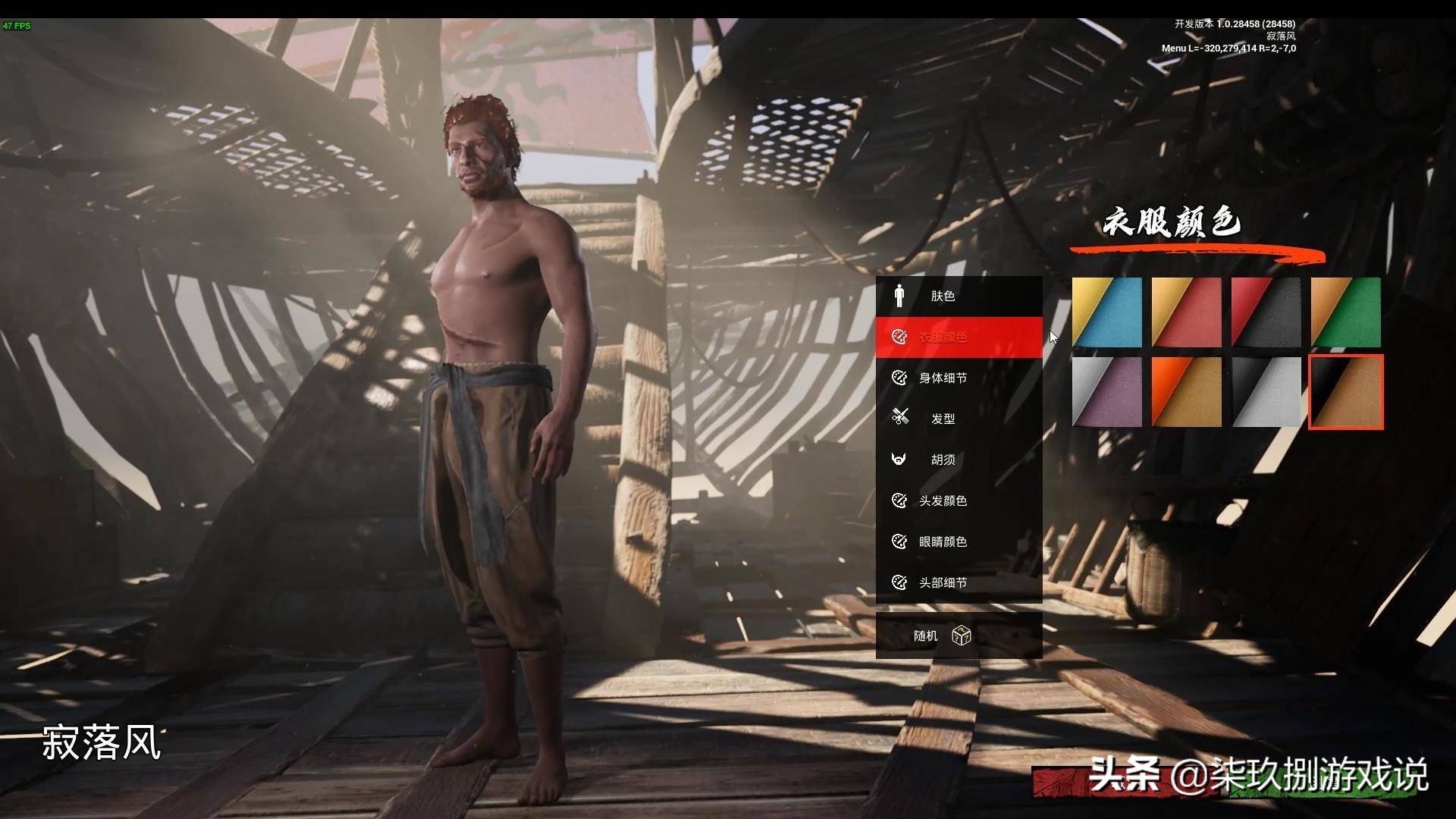
Task: Pick the yellow and blue clothing swatch
Action: pos(1107,312)
